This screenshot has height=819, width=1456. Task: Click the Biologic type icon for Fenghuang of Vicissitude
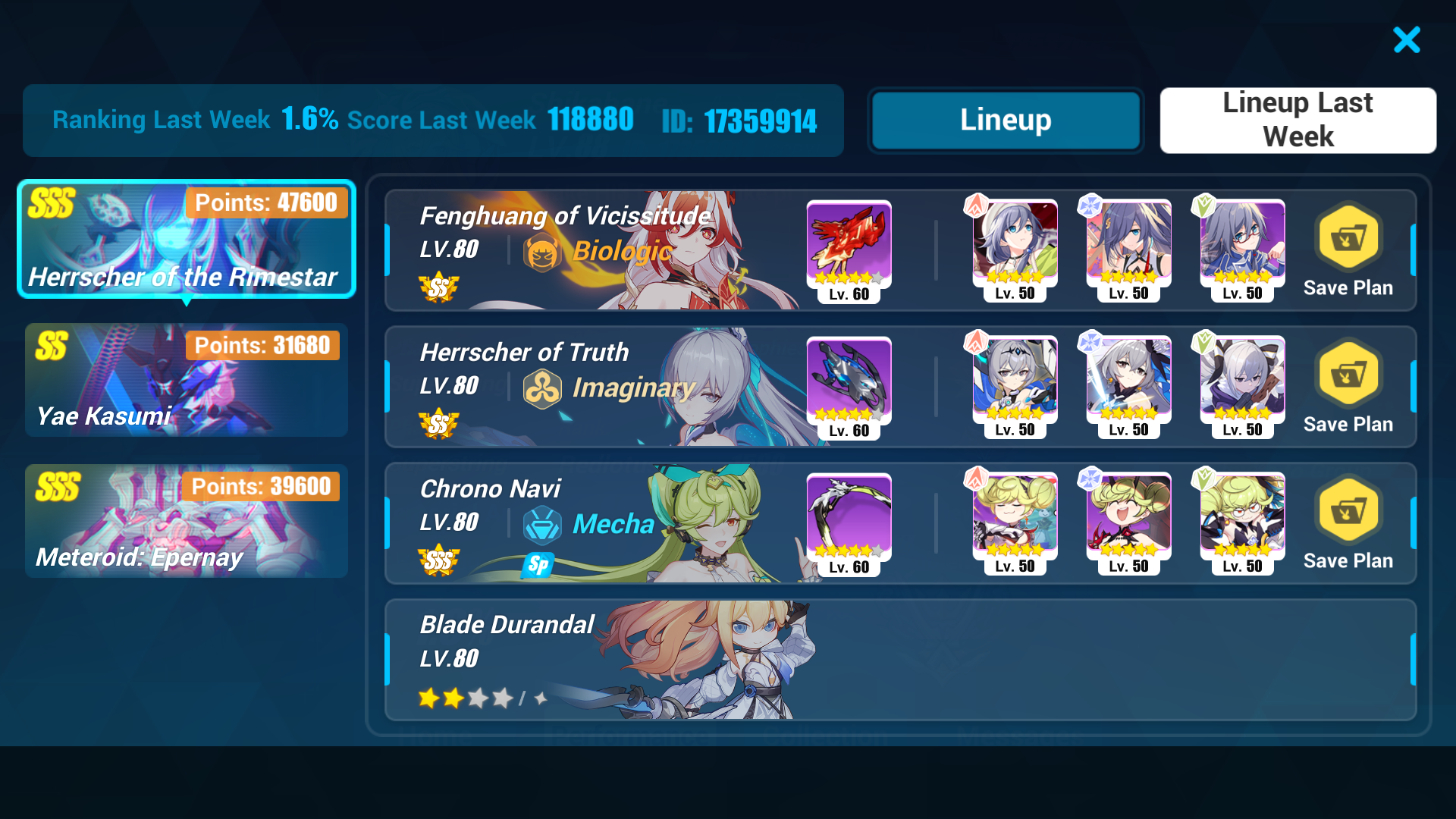pyautogui.click(x=543, y=251)
